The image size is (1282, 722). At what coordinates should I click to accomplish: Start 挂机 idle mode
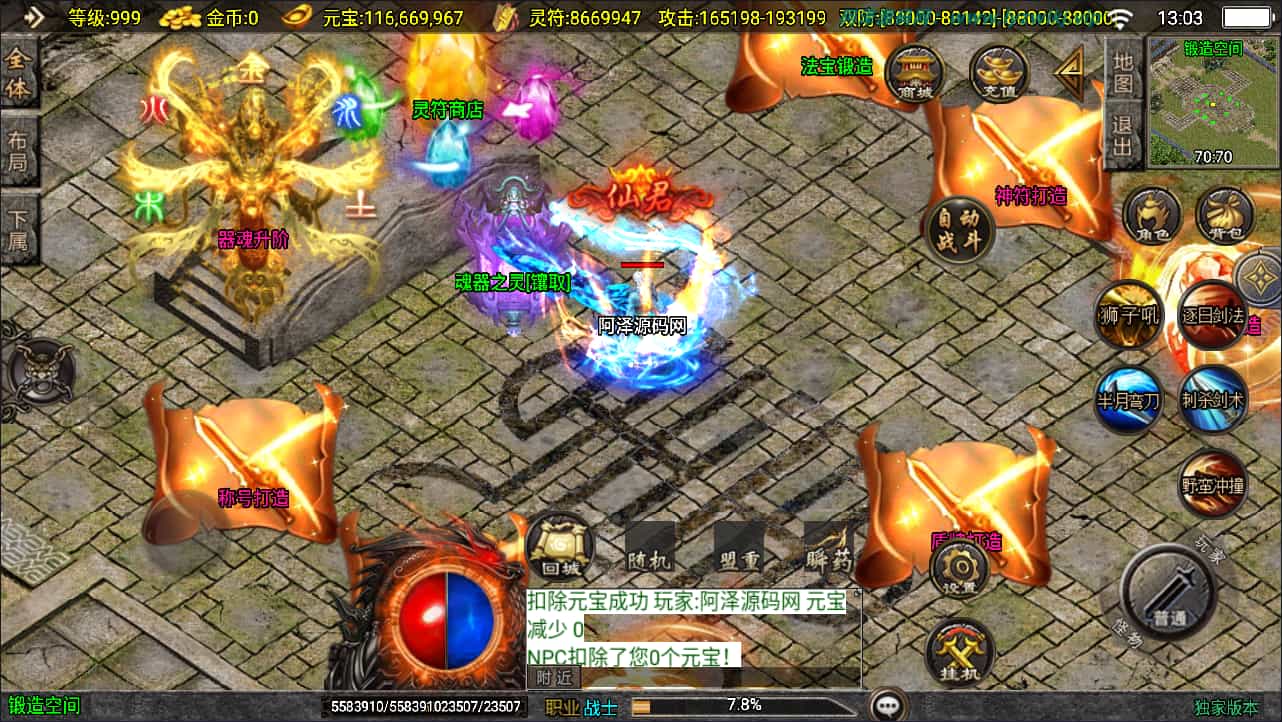(x=959, y=652)
